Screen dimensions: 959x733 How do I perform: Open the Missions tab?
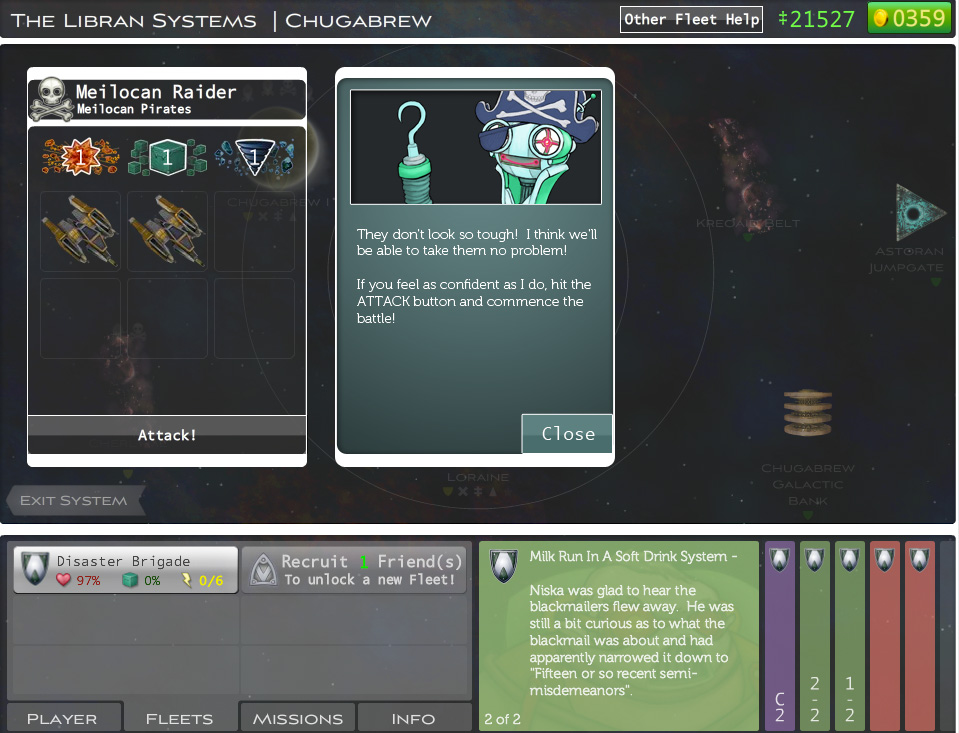(x=298, y=718)
